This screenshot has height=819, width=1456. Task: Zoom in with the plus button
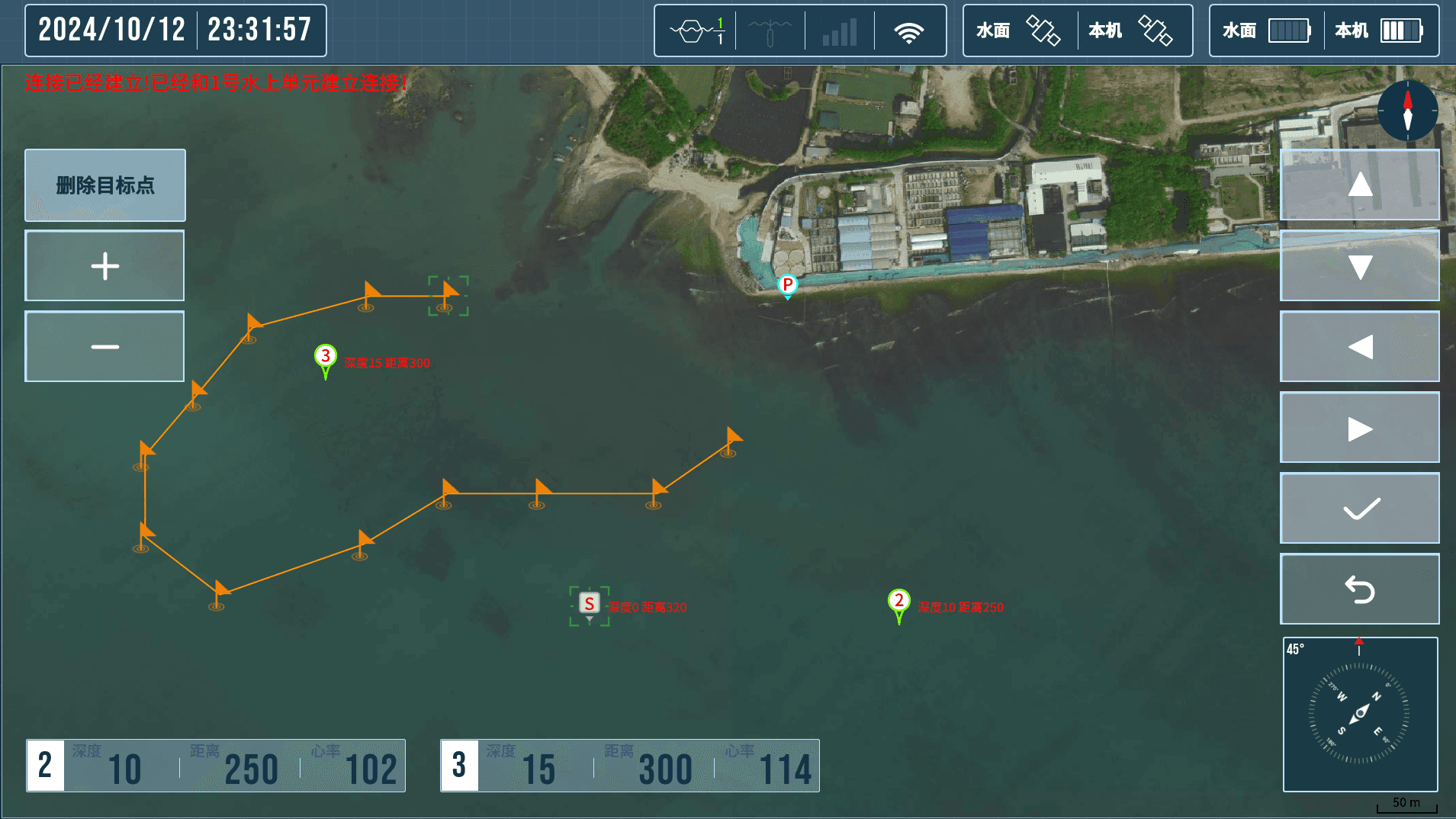pyautogui.click(x=104, y=265)
